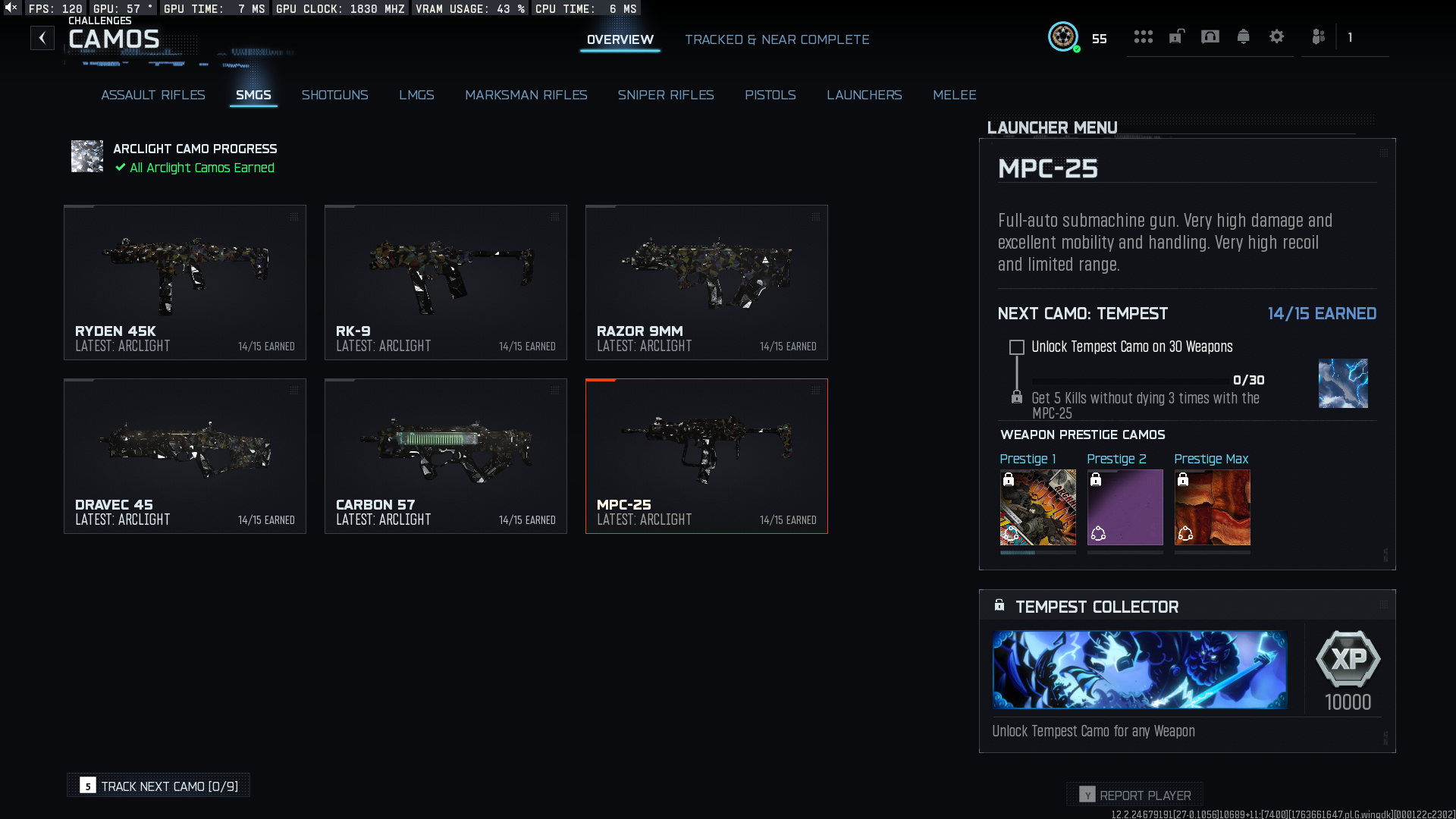Click the store unlock icon
Image resolution: width=1456 pixels, height=819 pixels.
[1176, 36]
